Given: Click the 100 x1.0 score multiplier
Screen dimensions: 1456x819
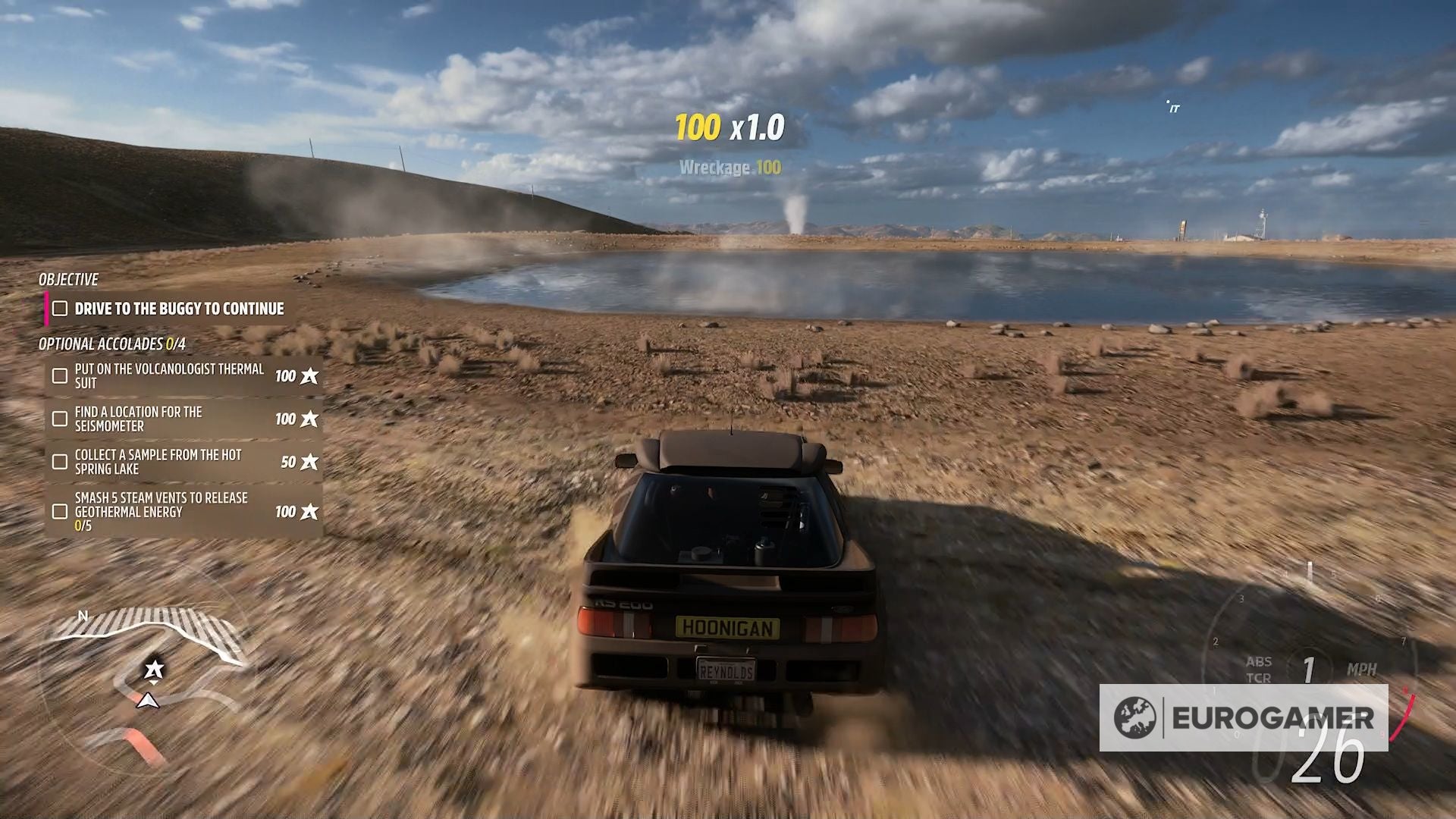Looking at the screenshot, I should (x=728, y=127).
